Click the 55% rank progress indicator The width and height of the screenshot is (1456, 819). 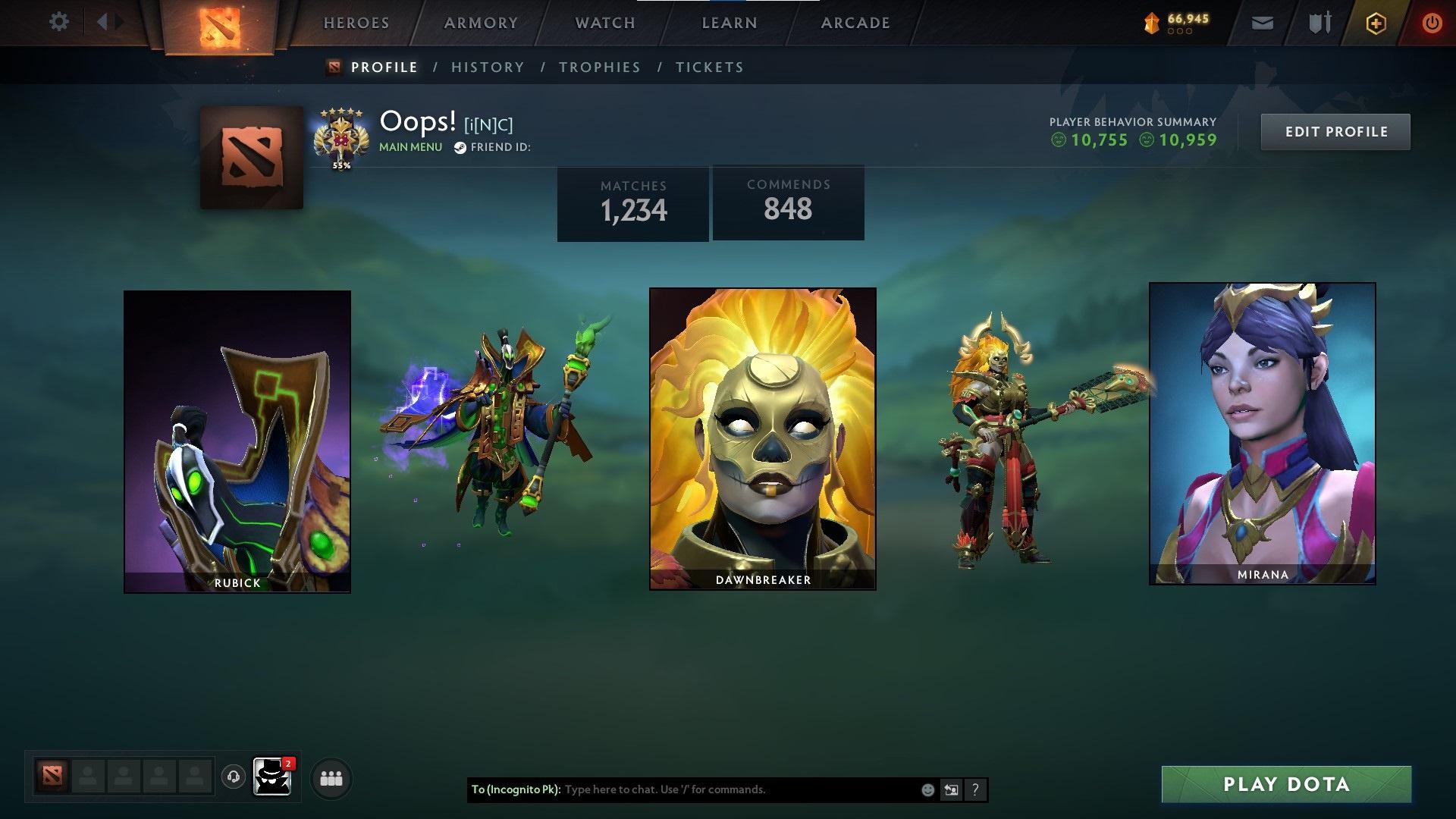coord(340,164)
